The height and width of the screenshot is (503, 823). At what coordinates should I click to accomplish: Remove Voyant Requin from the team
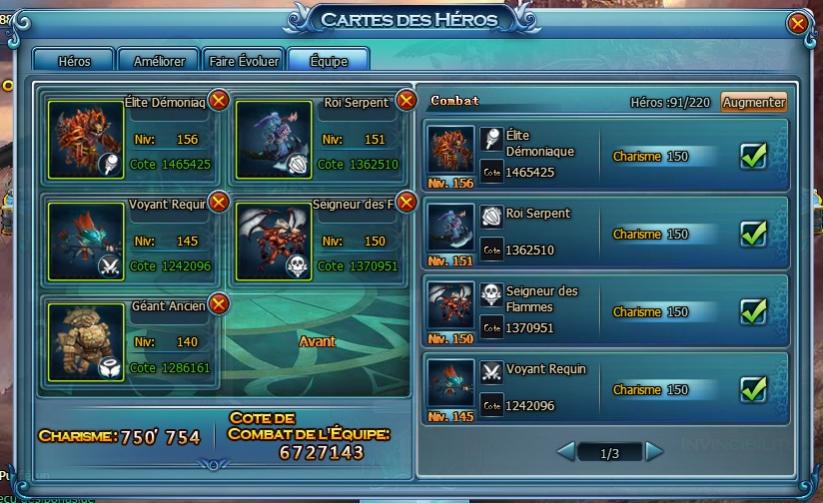(219, 203)
